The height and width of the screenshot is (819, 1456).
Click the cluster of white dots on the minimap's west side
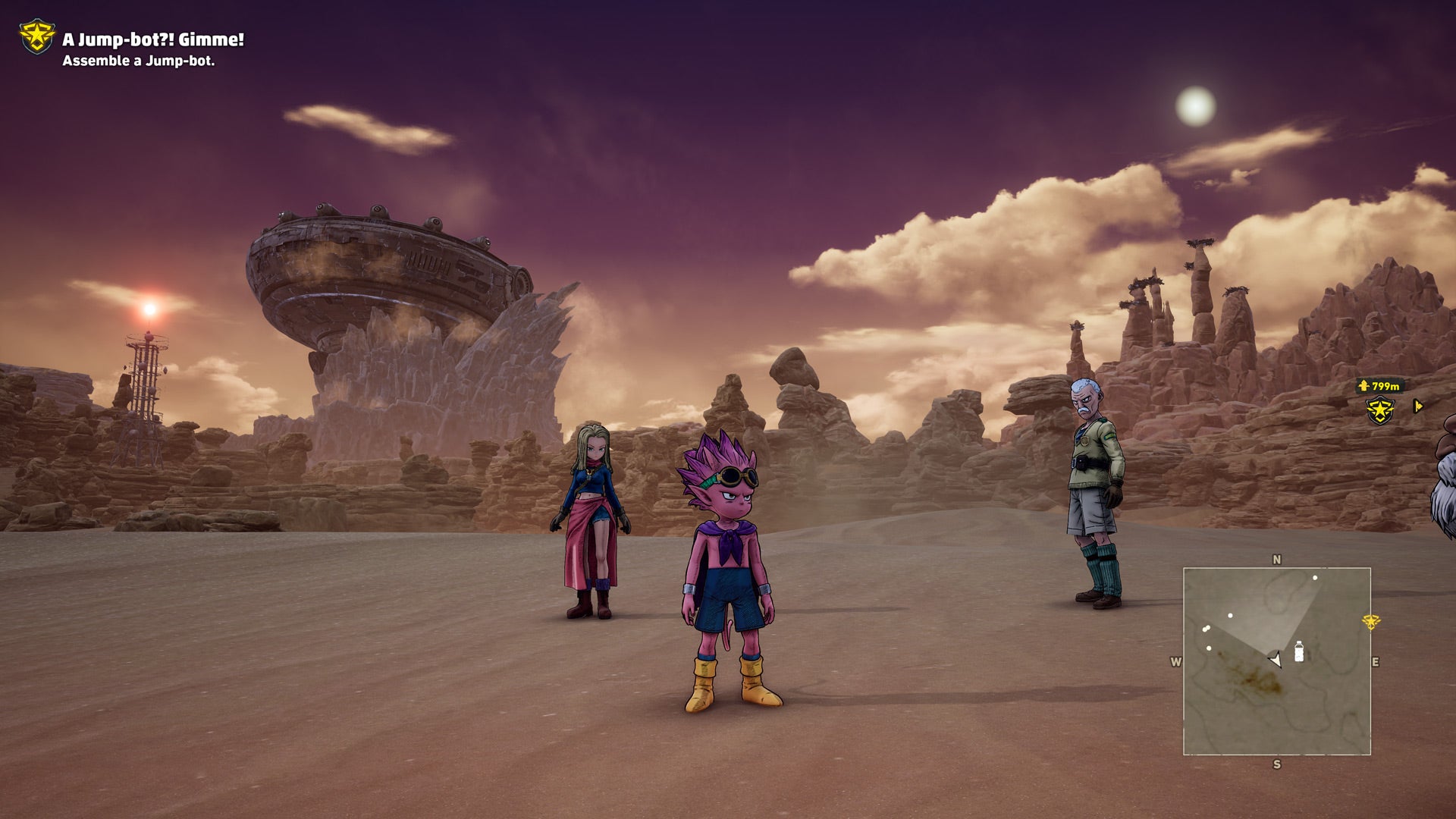pyautogui.click(x=1207, y=627)
